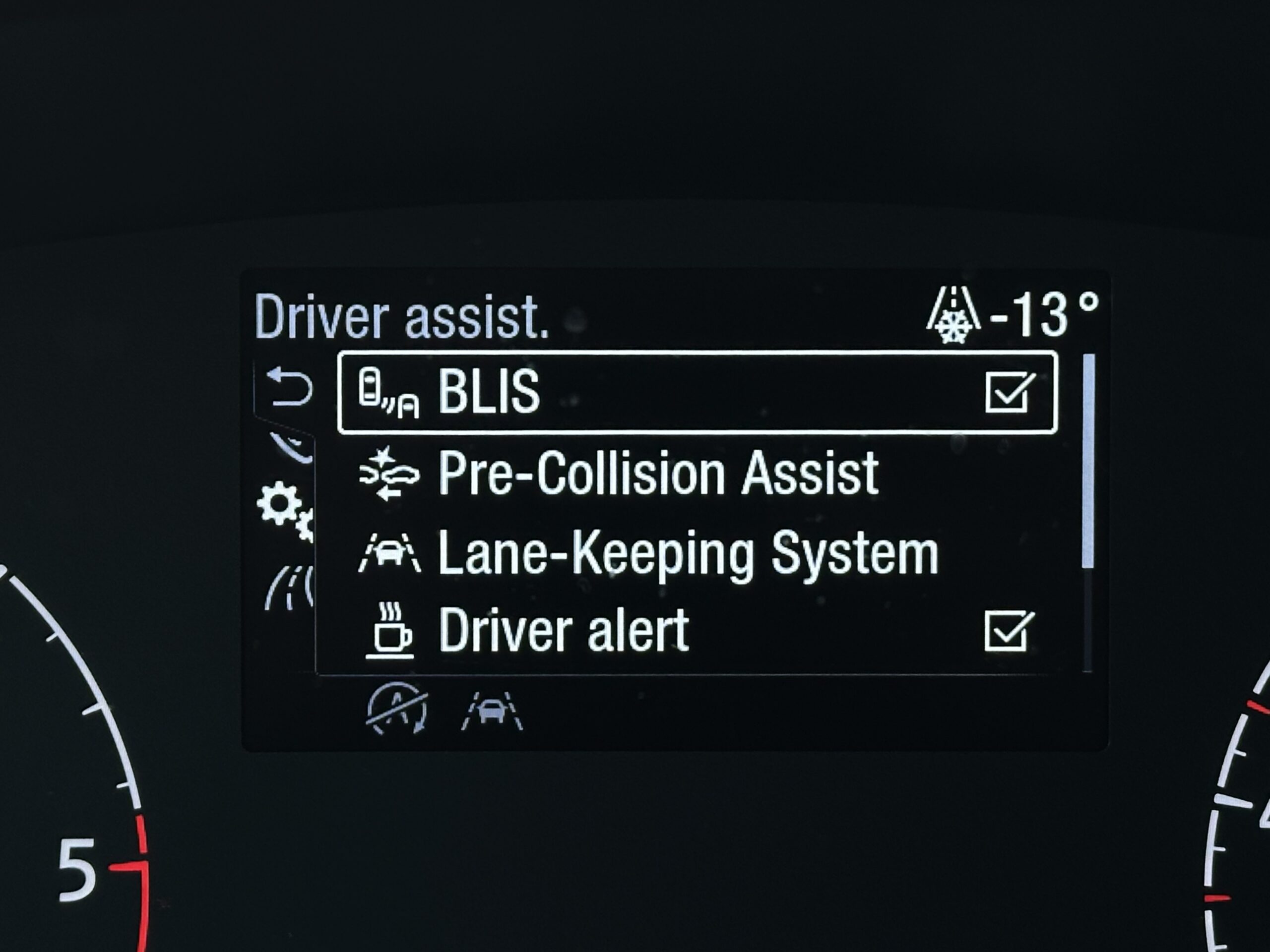Toggle the Driver alert checkbox

point(1009,631)
